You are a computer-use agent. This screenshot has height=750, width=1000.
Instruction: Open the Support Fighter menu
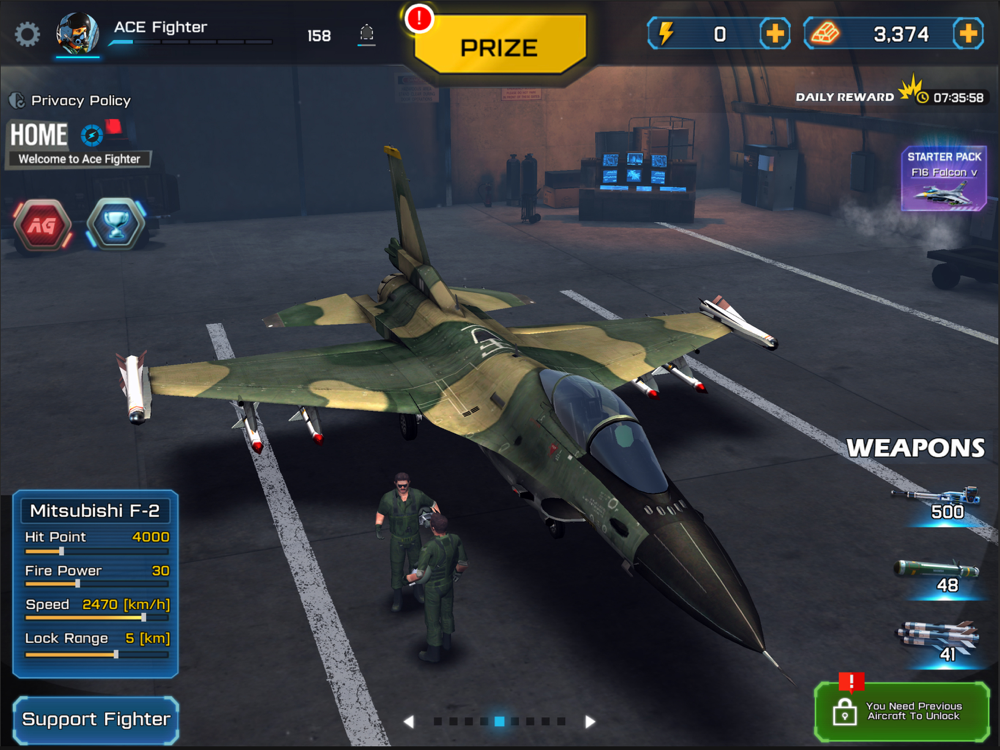pos(96,719)
